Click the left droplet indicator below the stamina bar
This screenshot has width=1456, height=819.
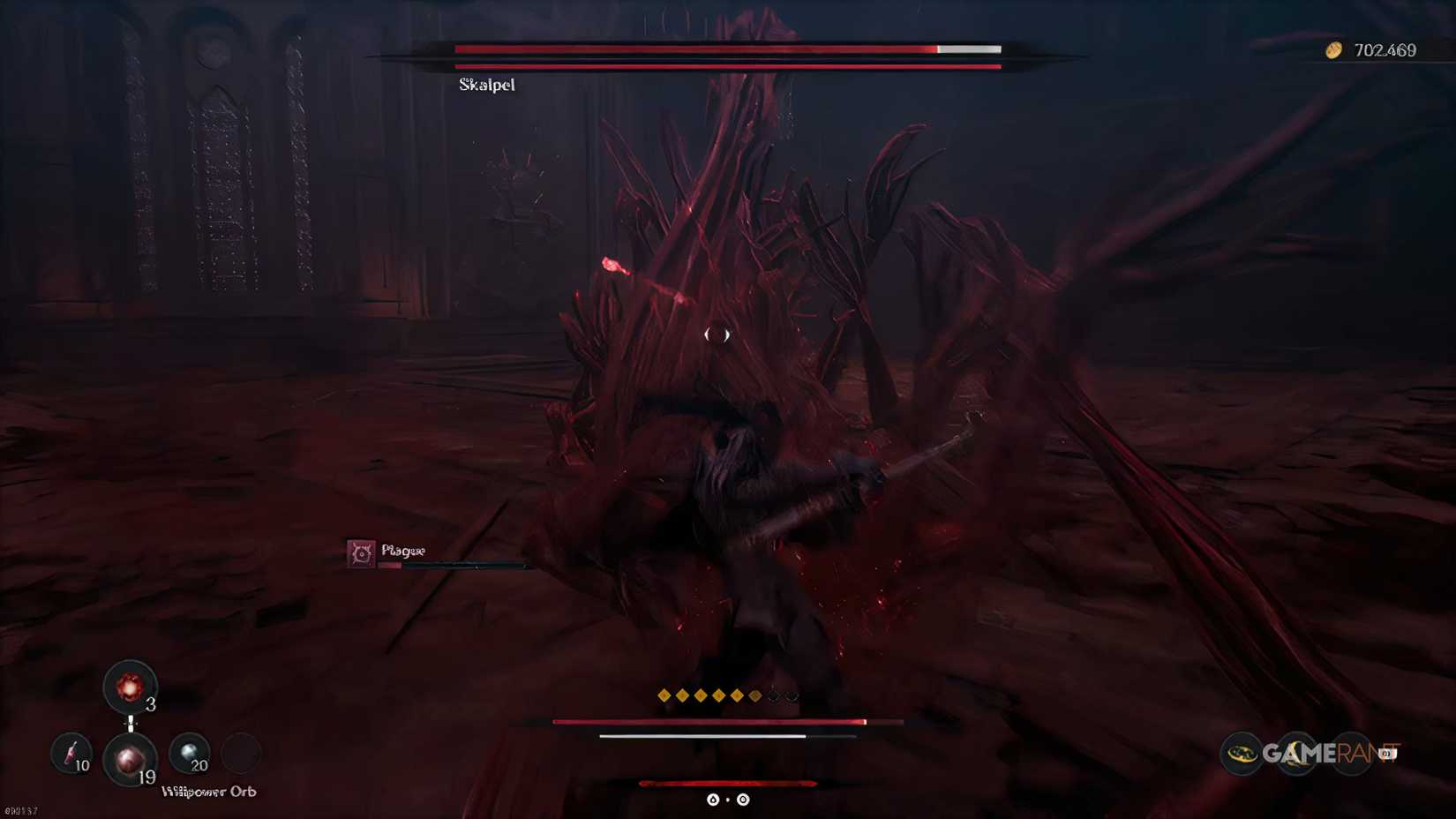713,799
